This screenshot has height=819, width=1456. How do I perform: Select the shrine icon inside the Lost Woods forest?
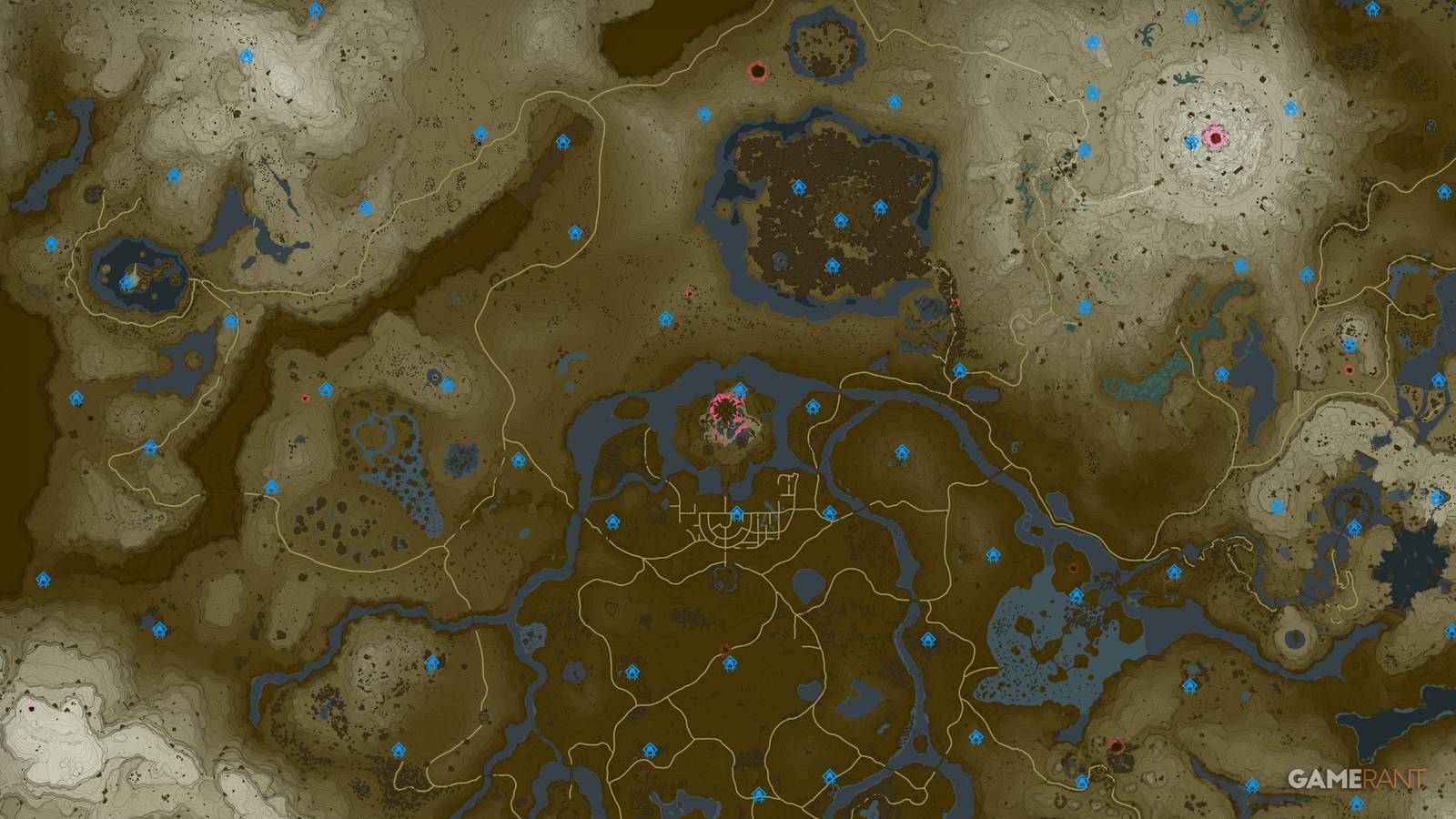840,220
